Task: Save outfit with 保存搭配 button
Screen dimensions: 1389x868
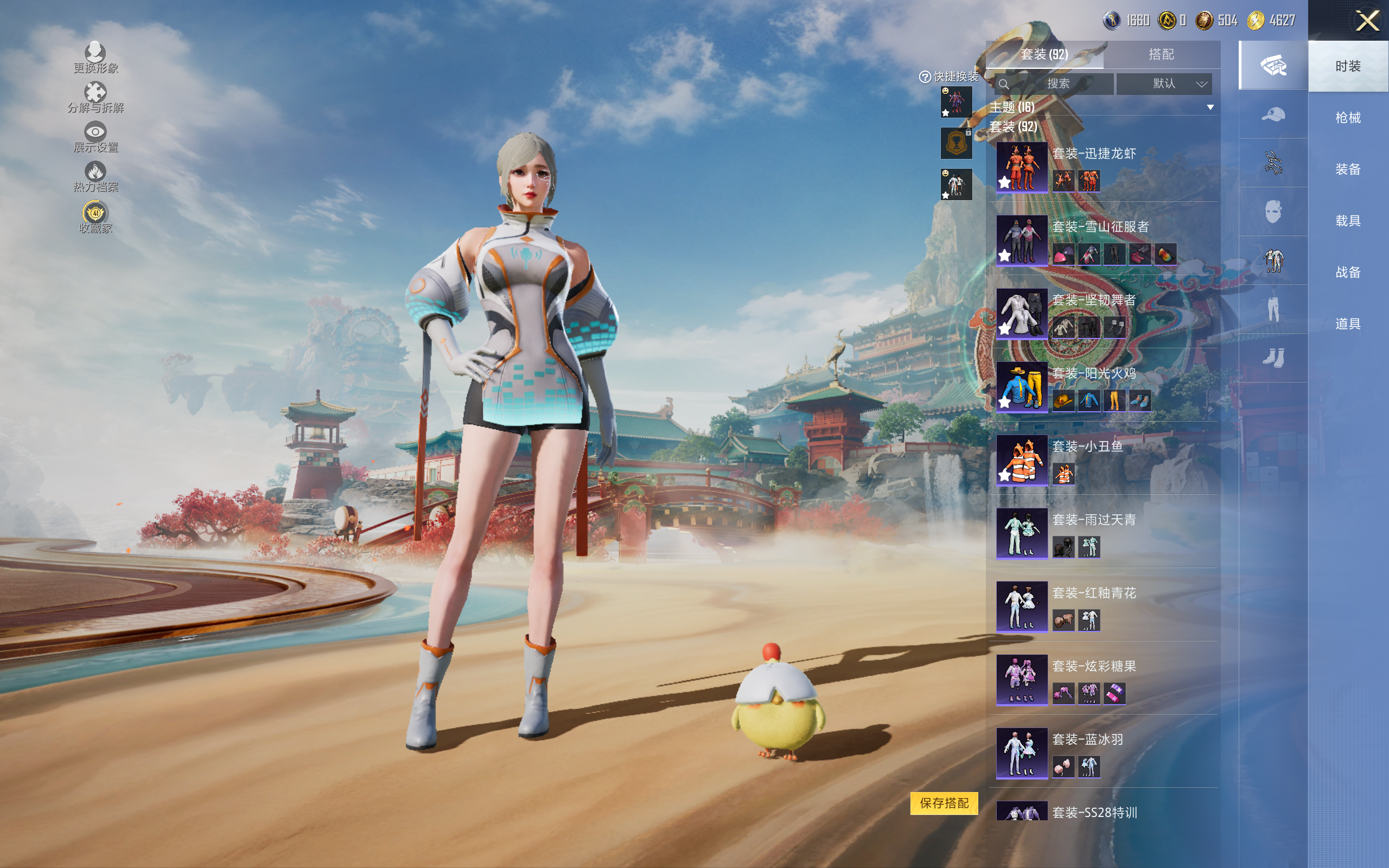Action: coord(944,803)
